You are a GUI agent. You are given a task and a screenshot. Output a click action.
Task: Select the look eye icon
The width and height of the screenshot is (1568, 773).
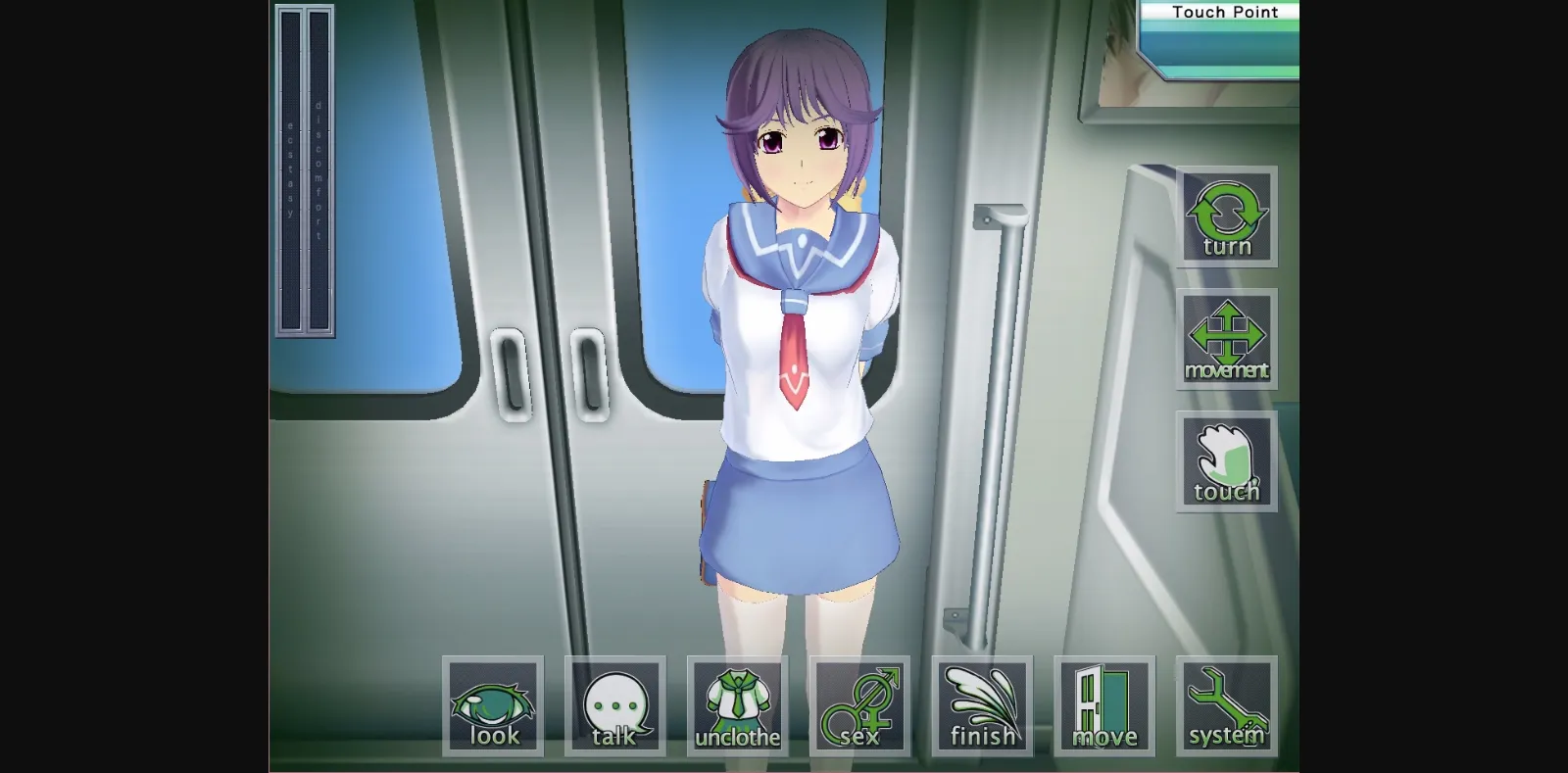pyautogui.click(x=492, y=701)
